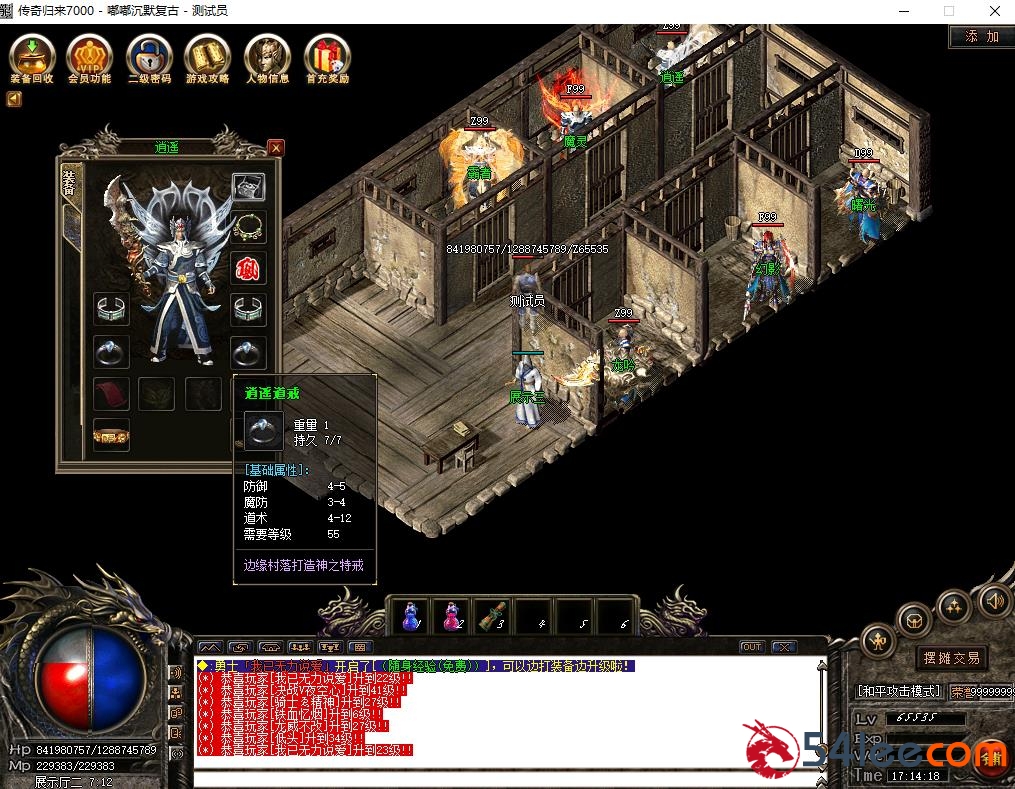Viewport: 1015px width, 789px height.
Task: Open the 二级密码 secondary password icon
Action: click(149, 56)
